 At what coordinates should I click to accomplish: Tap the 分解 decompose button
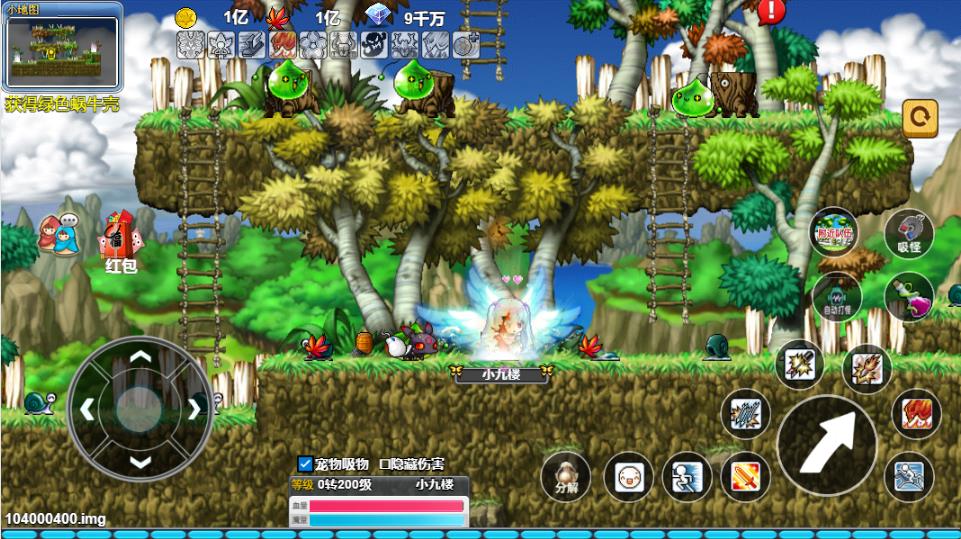coord(565,476)
